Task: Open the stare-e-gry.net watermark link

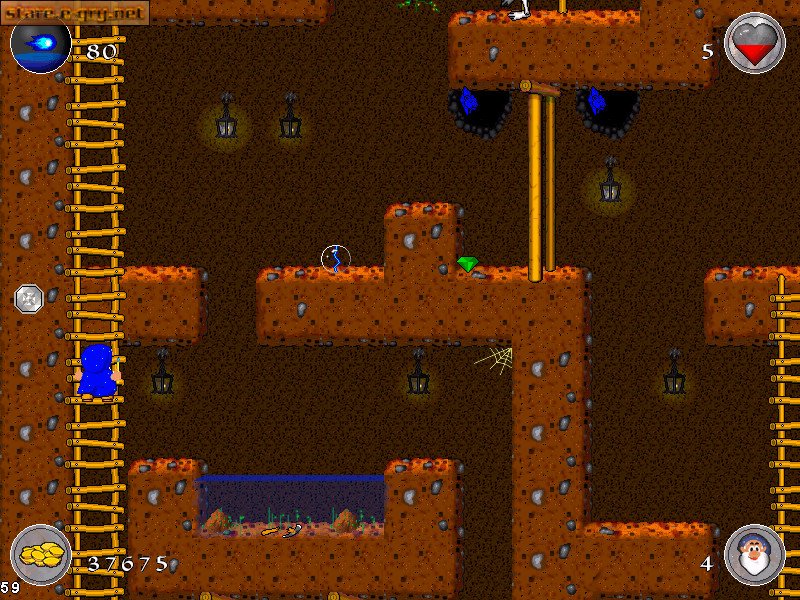Action: tap(75, 11)
